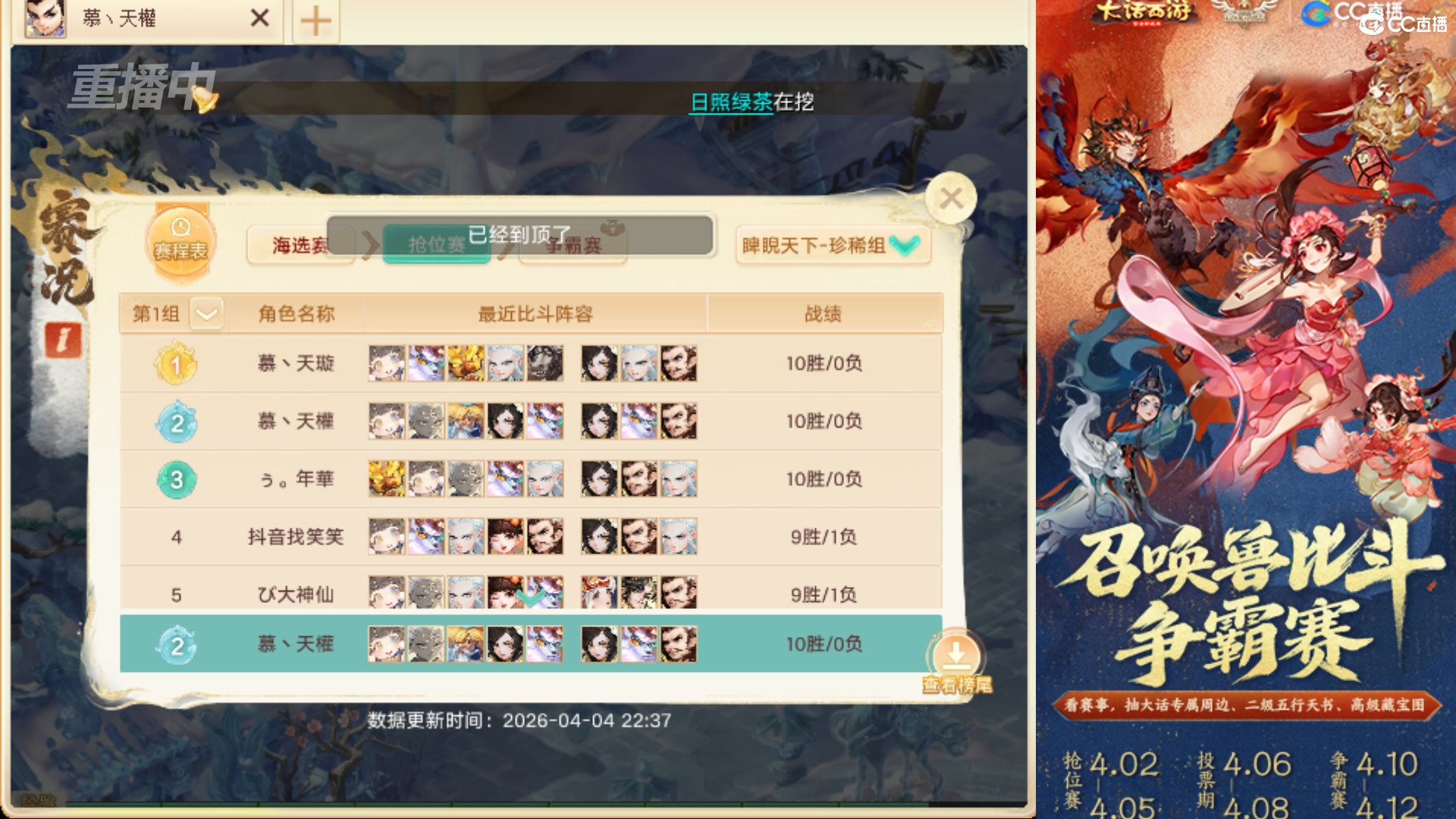Click the download icon above 查看榜尾
The width and height of the screenshot is (1456, 819).
point(956,653)
